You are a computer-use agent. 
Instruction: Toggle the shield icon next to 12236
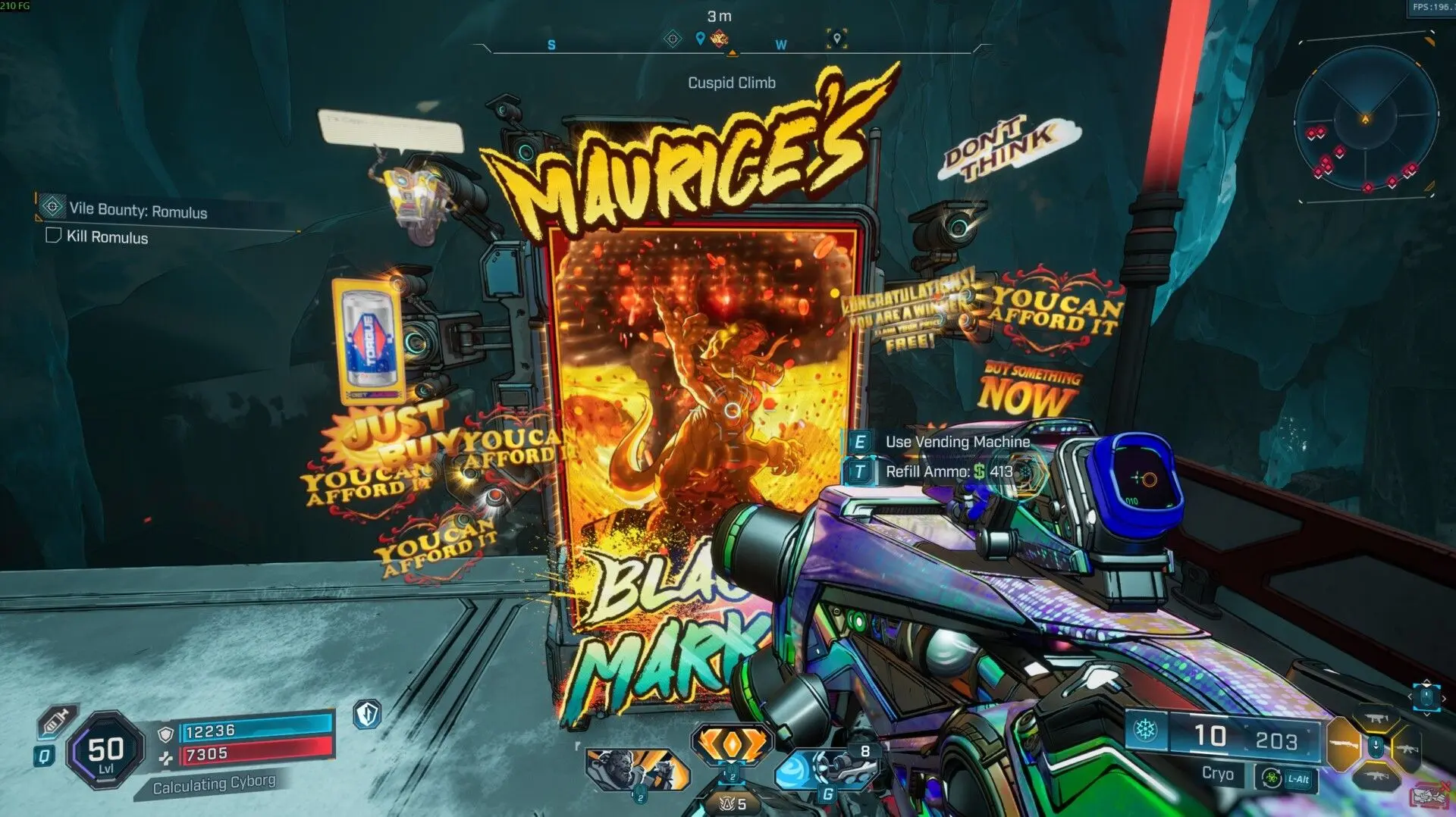coord(166,733)
